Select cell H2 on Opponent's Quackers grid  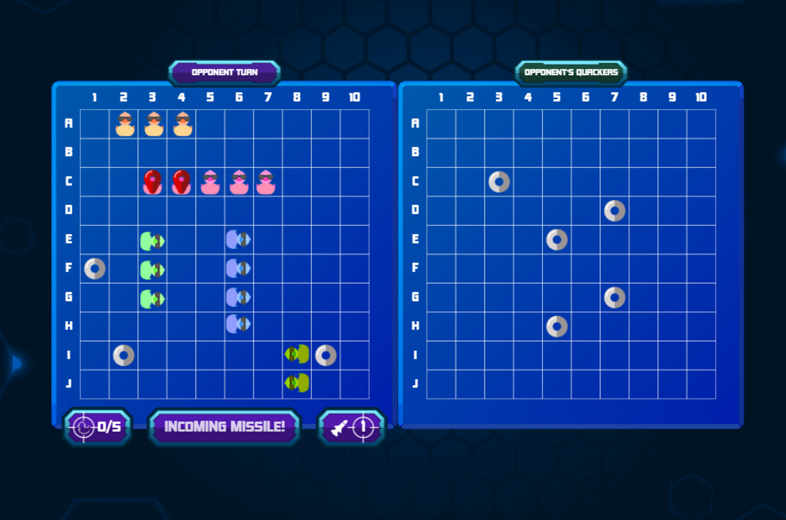coord(470,326)
